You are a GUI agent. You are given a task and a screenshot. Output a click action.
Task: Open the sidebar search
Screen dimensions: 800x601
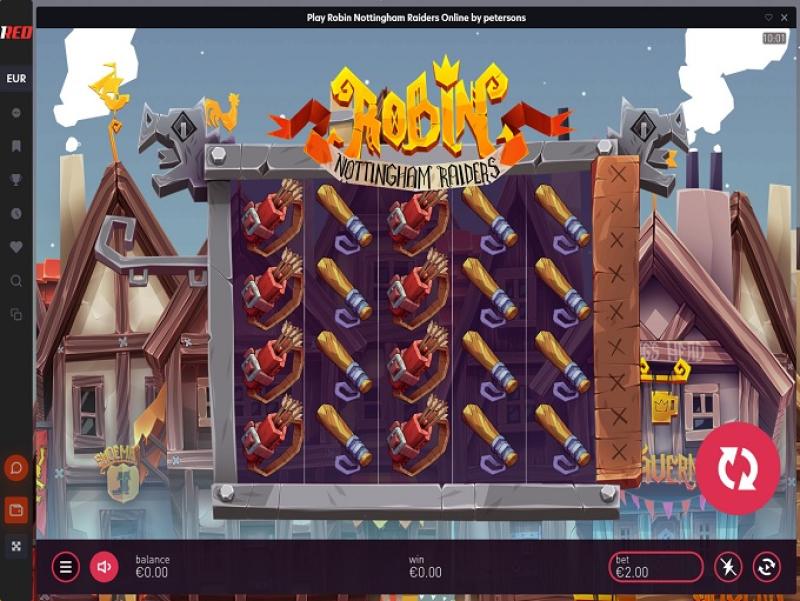[x=16, y=281]
